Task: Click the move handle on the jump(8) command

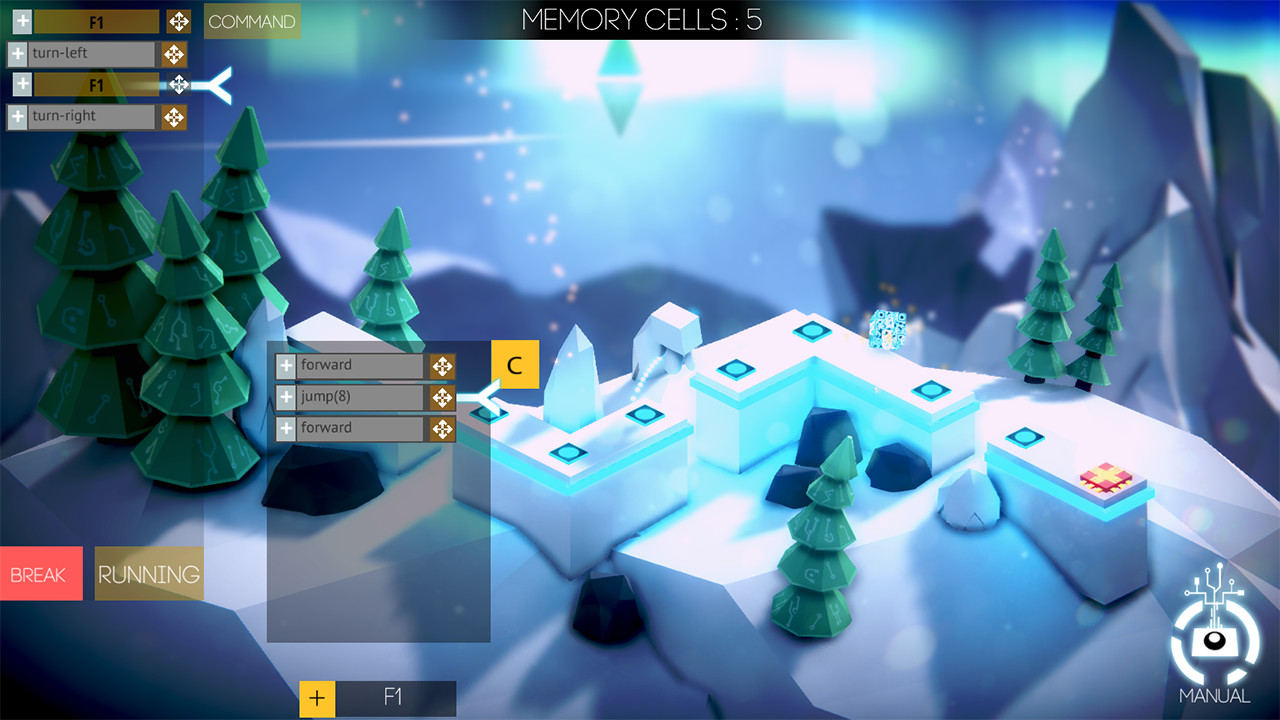Action: click(442, 397)
